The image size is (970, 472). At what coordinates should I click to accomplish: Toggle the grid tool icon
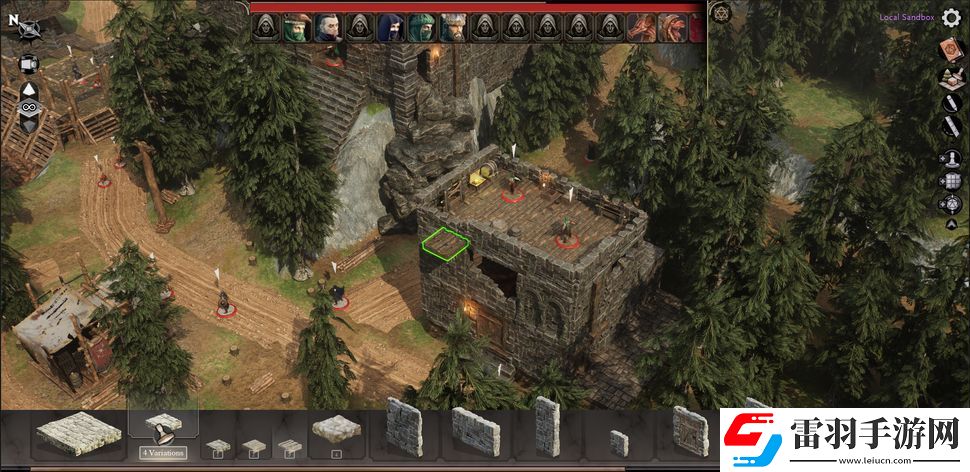pyautogui.click(x=951, y=181)
